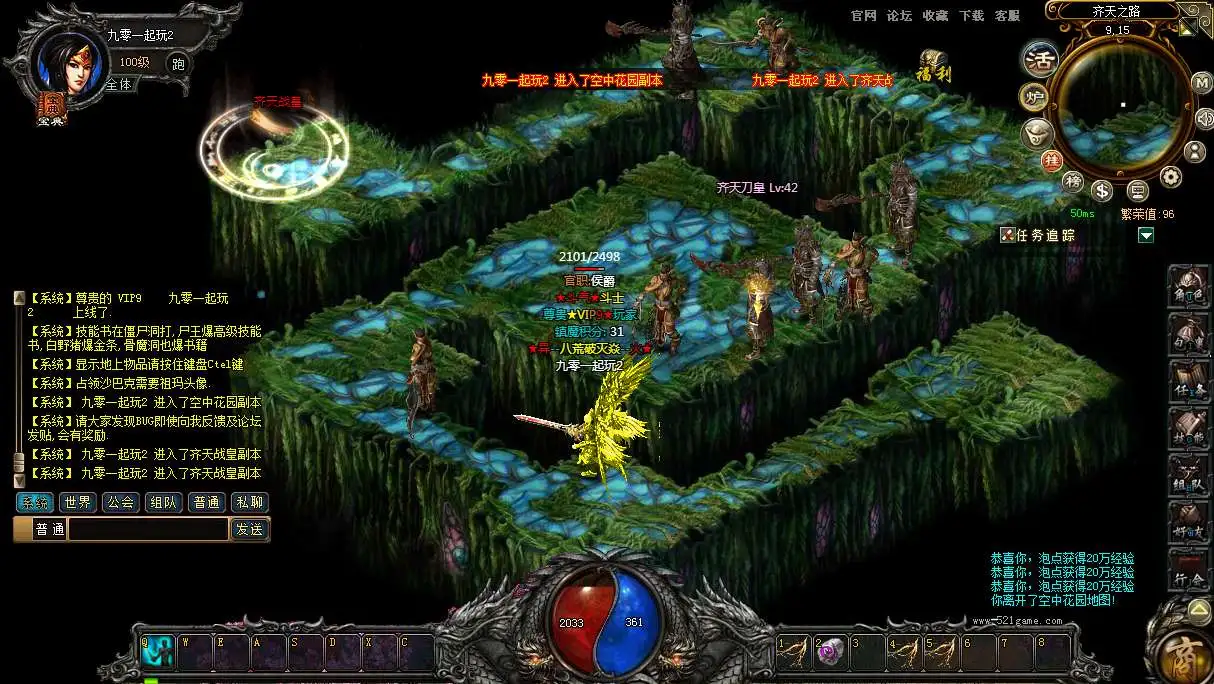The width and height of the screenshot is (1214, 684).
Task: Open the 角色 character panel
Action: click(x=1190, y=287)
